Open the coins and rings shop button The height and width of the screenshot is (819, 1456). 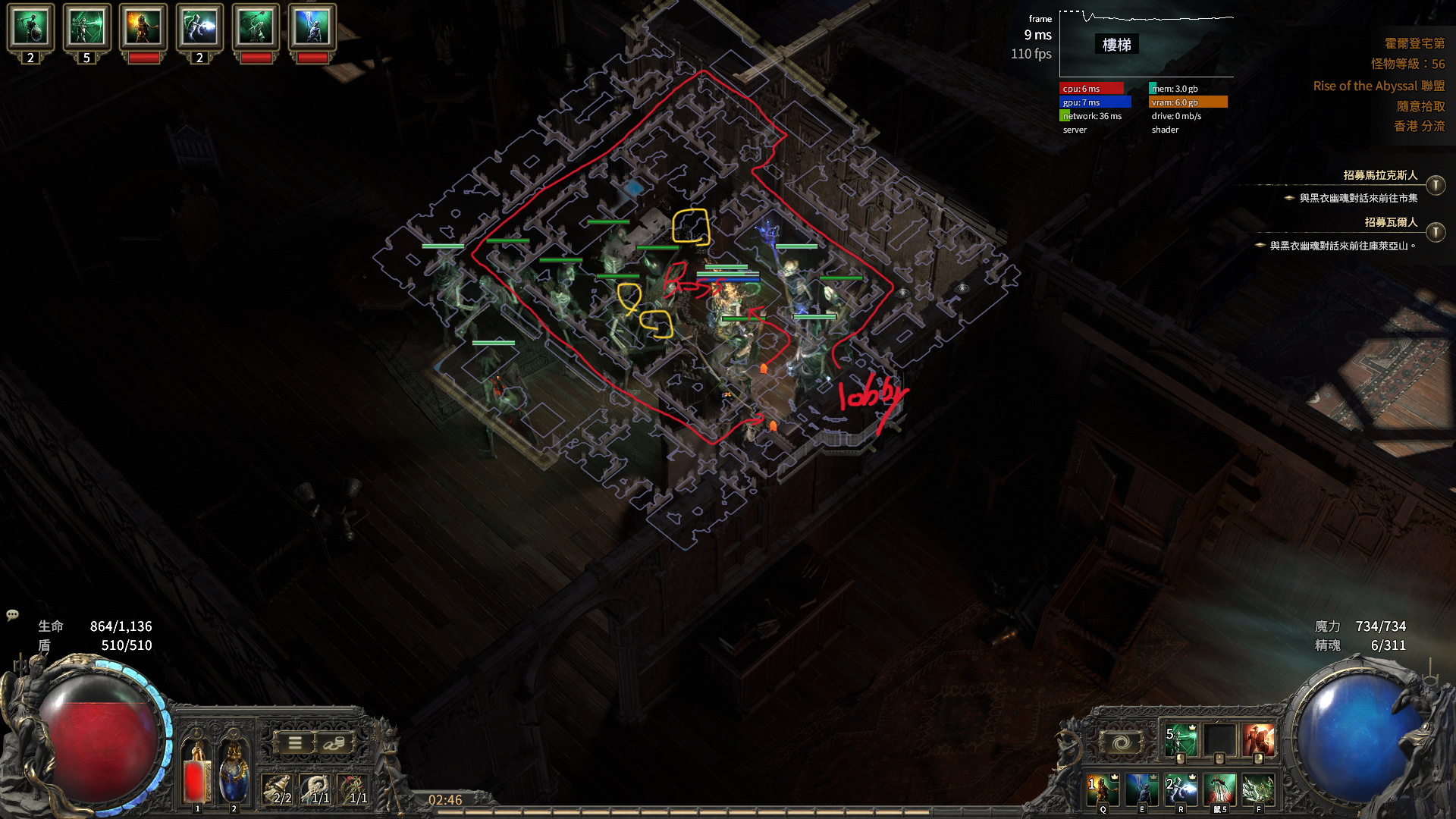(x=334, y=743)
